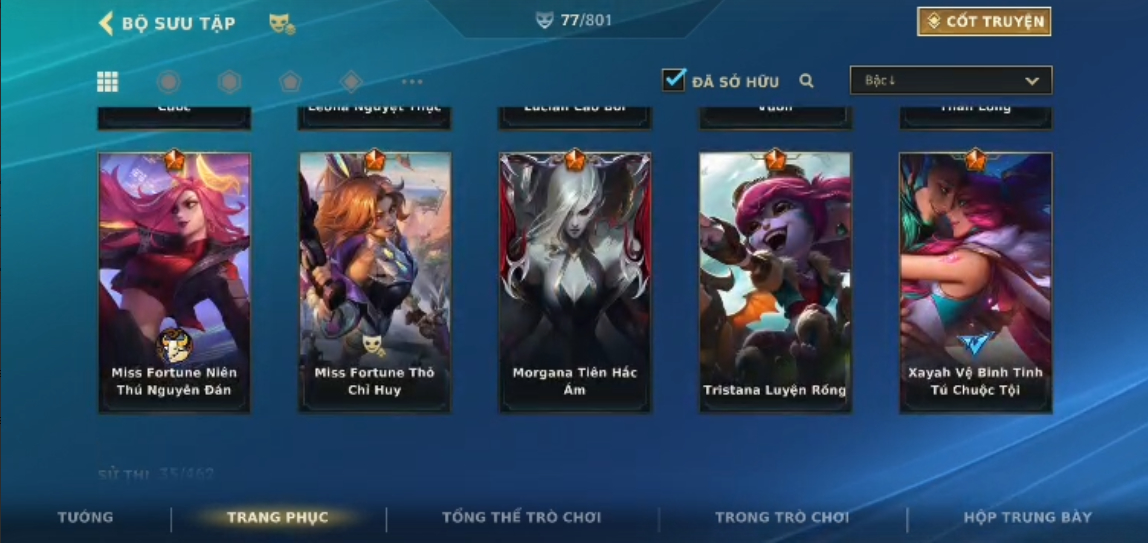Go back via Bộ Sưu Tập arrow
The image size is (1148, 543).
point(106,23)
